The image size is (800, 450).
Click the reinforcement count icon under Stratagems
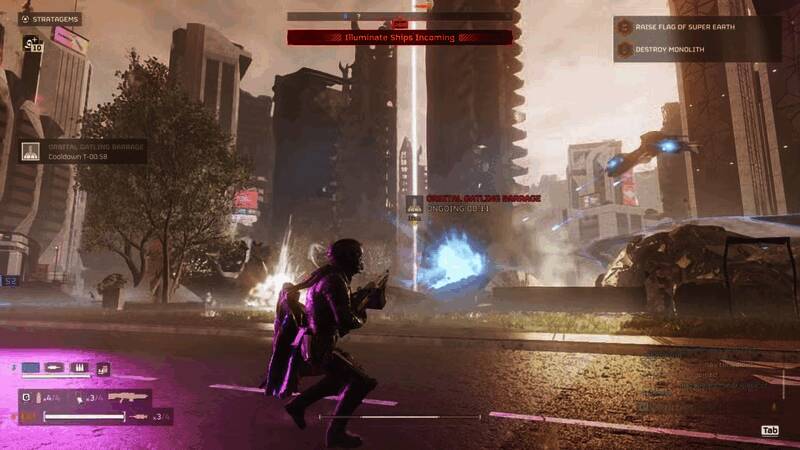tap(31, 45)
